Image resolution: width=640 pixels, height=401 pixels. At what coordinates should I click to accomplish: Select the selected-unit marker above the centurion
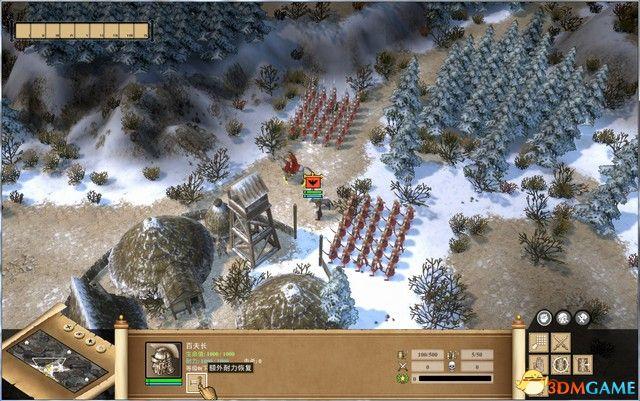click(313, 181)
